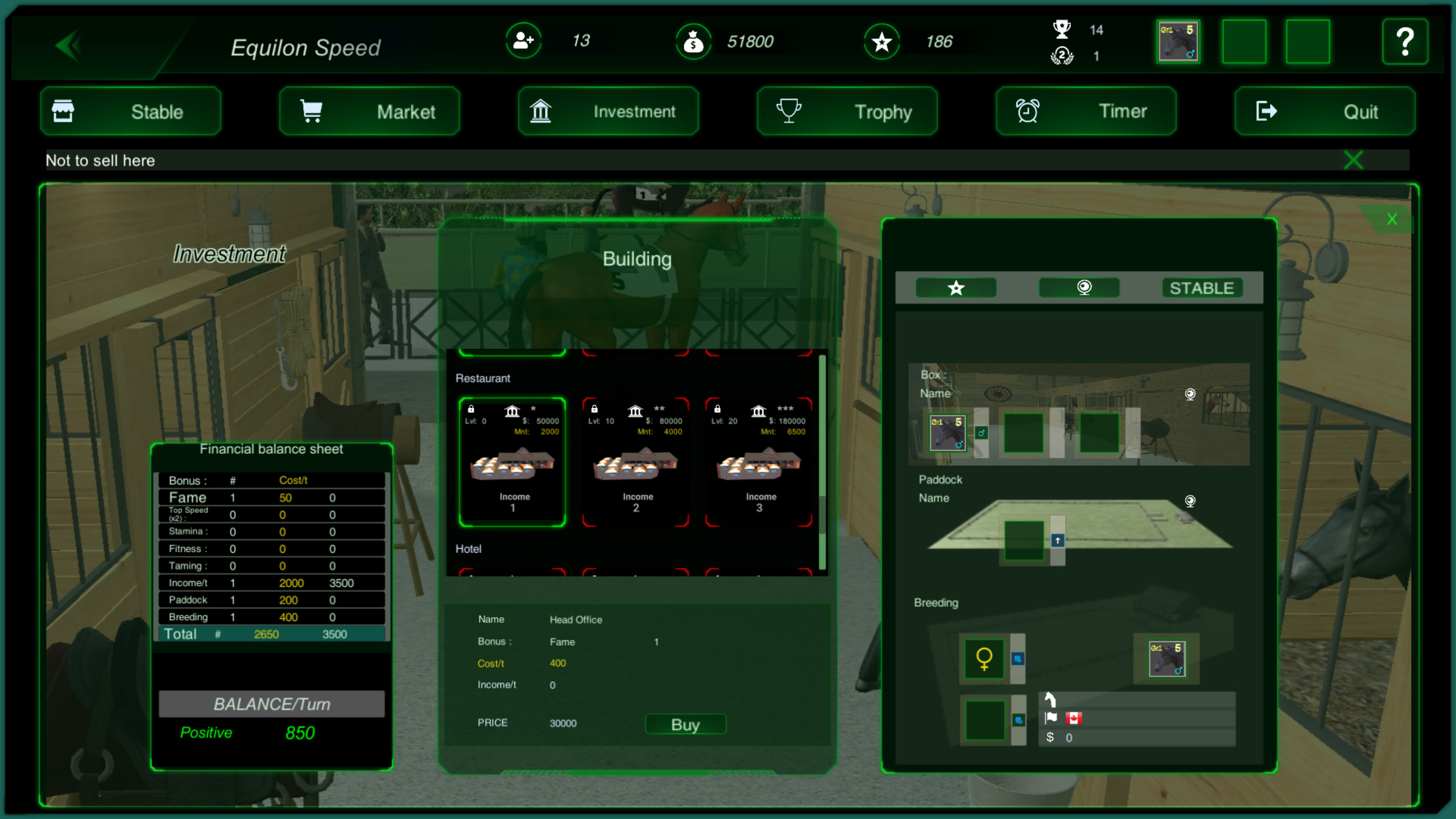
Task: Click the camera view icon above the stable box
Action: [x=1190, y=394]
